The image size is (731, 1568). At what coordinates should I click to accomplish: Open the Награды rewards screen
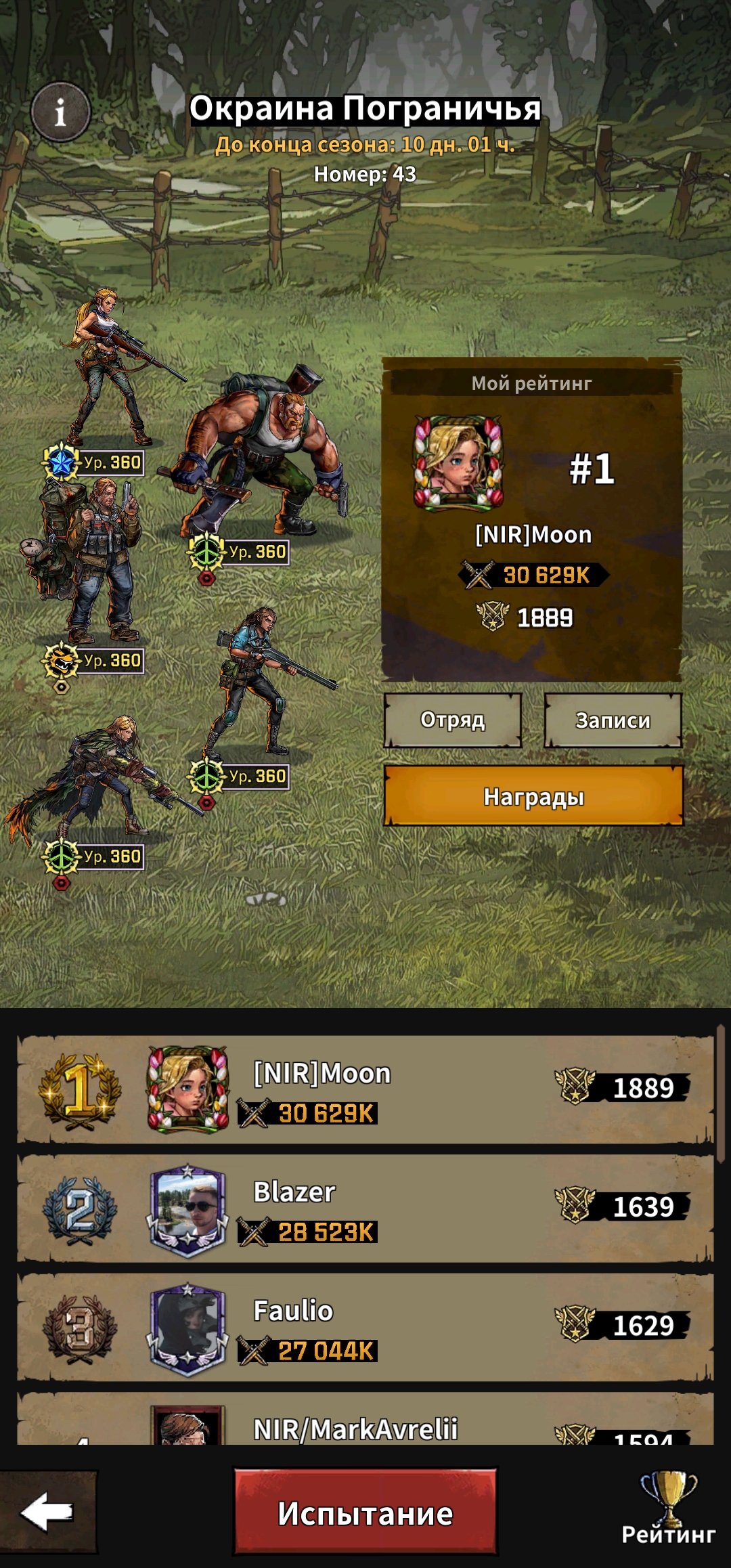(x=533, y=797)
